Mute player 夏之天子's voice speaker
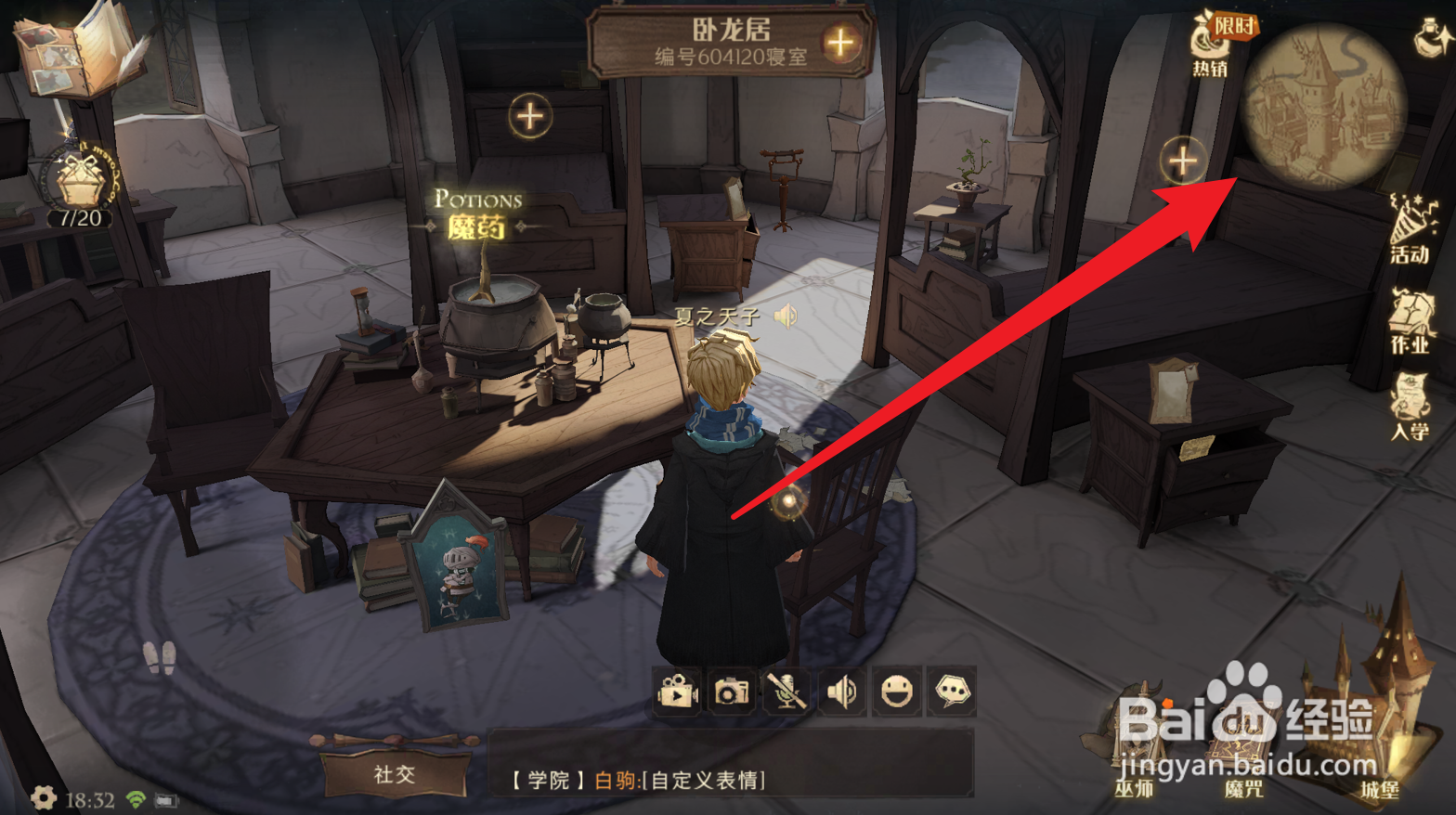This screenshot has width=1456, height=815. (x=785, y=317)
